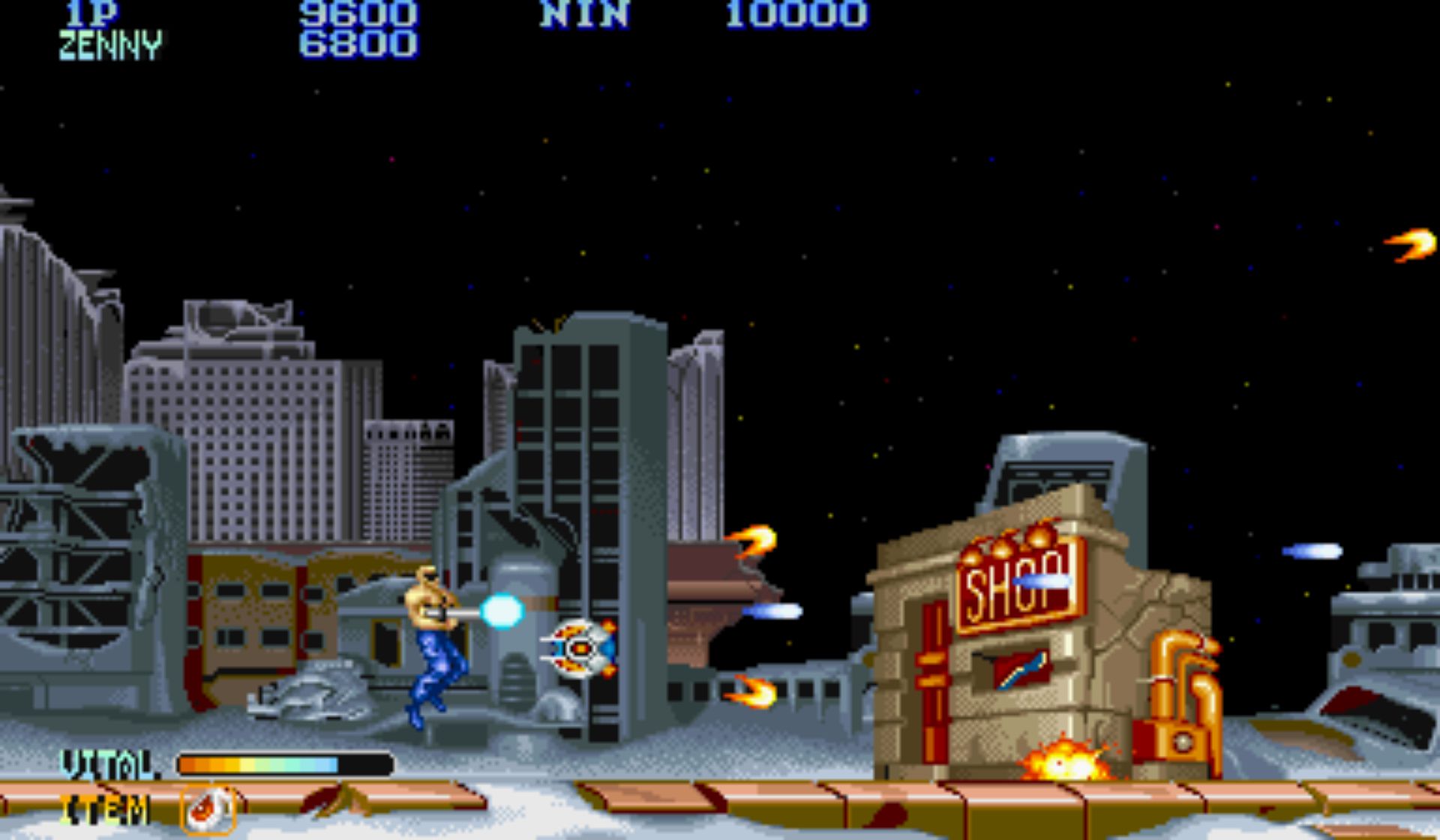1440x840 pixels.
Task: Select the equipped item icon beside ITEM
Action: coord(208,810)
